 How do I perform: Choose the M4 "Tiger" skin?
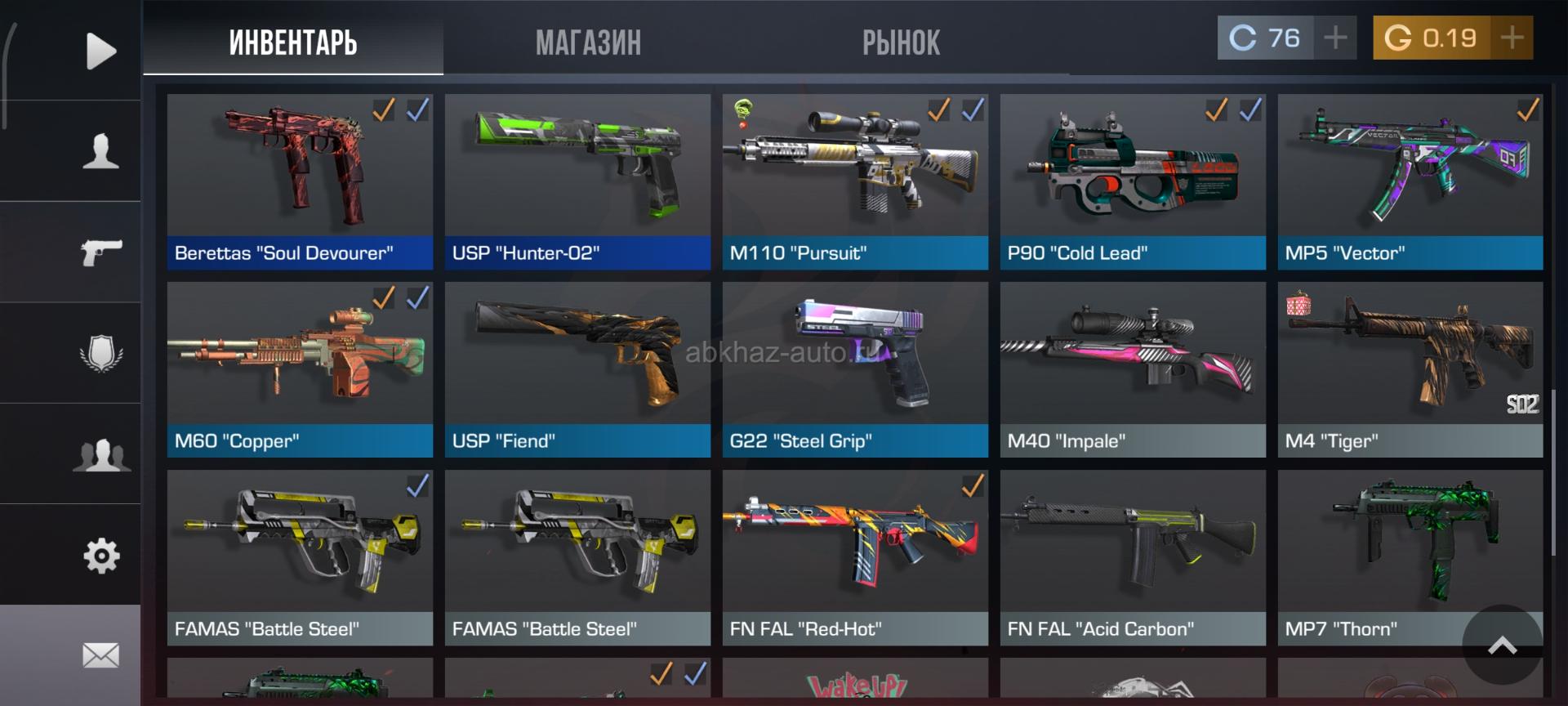click(x=1410, y=369)
